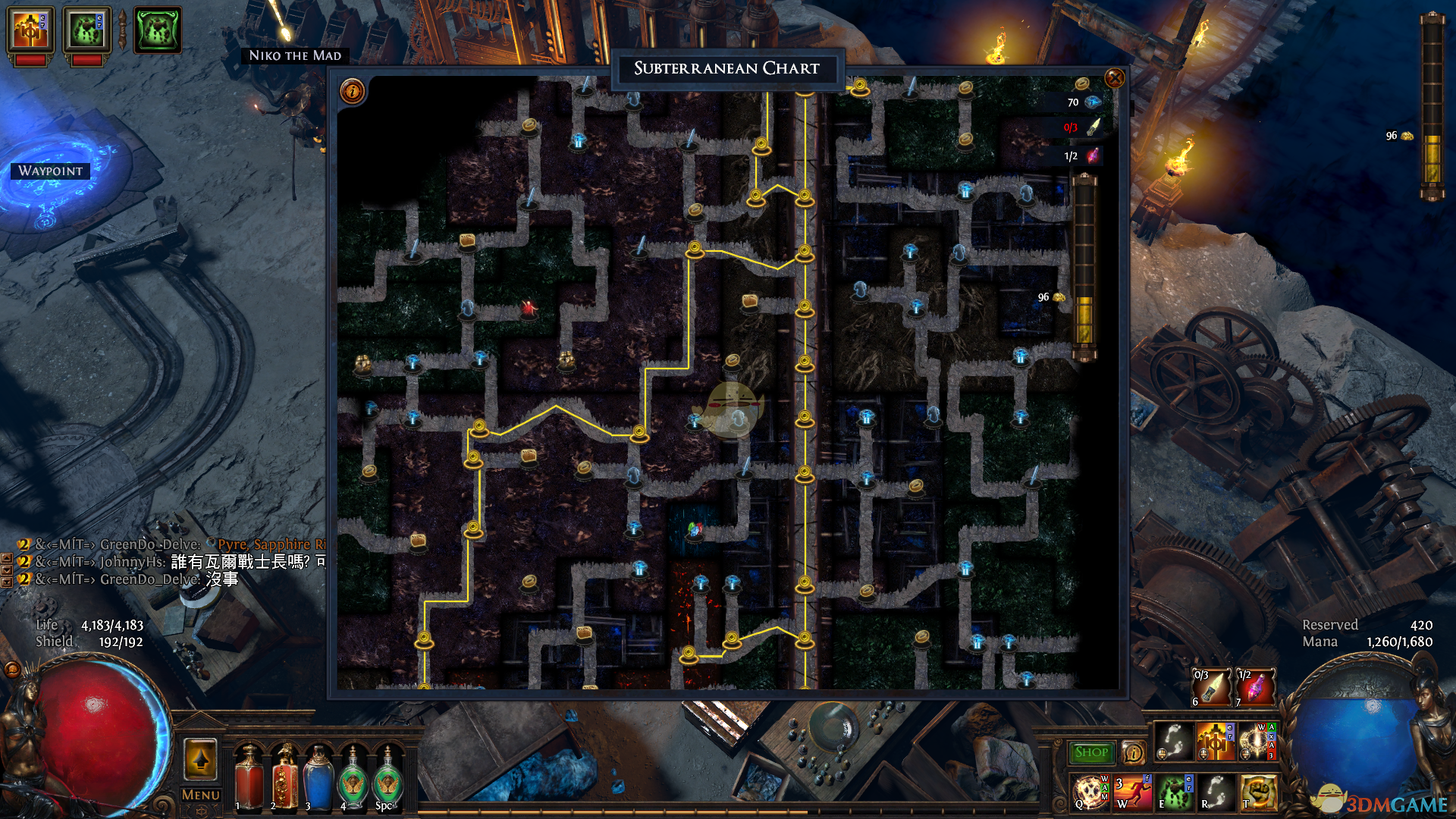
Task: Close the Subterranean Chart window
Action: tap(1114, 78)
